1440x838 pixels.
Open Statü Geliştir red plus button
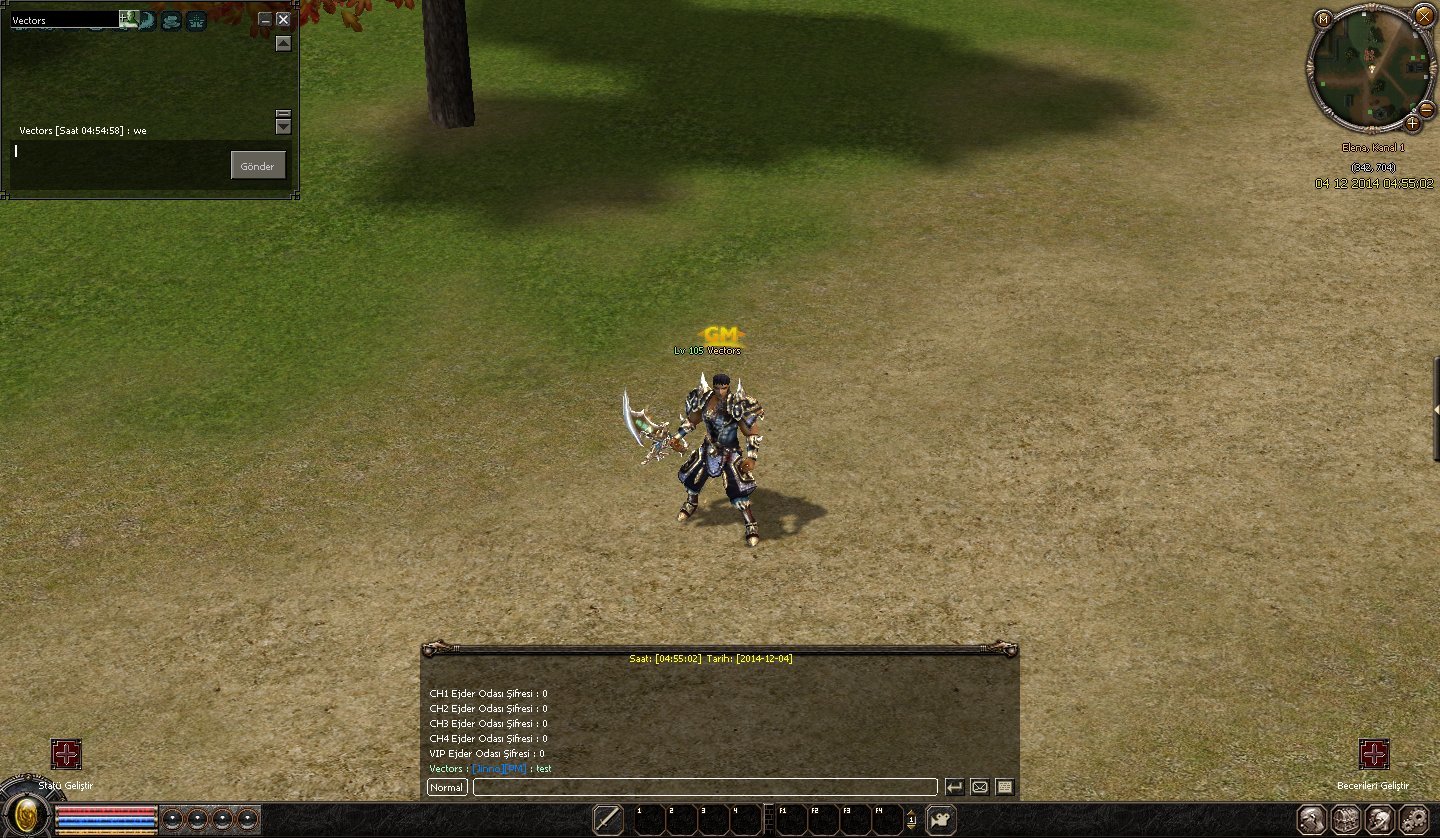66,754
